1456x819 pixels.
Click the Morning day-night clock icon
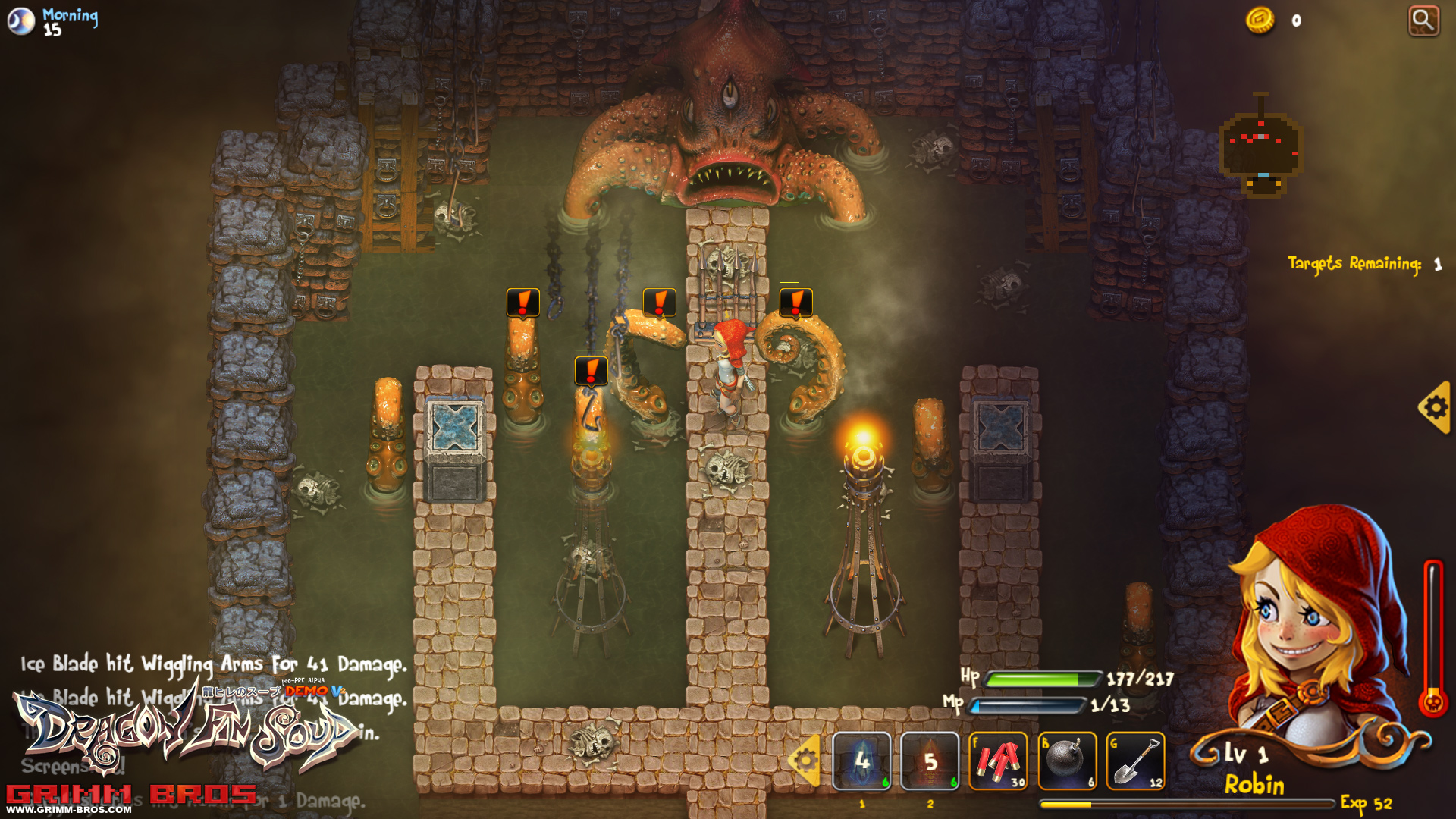[21, 20]
